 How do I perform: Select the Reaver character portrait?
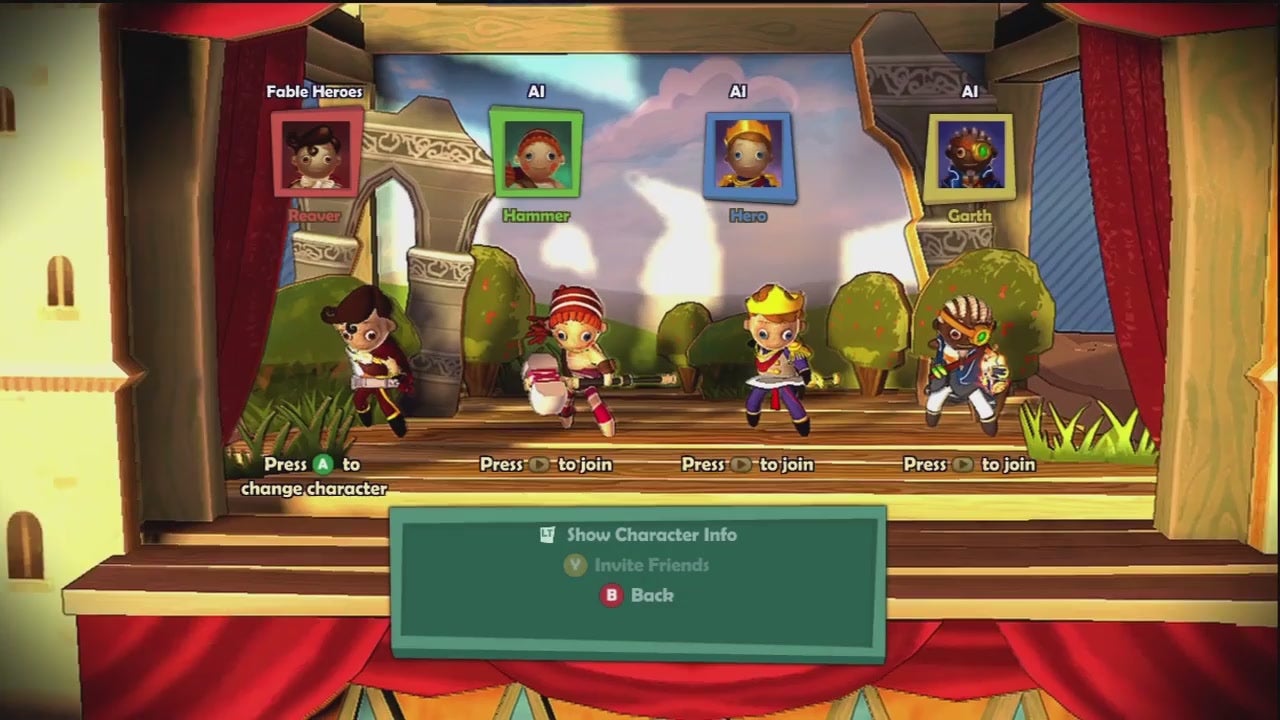(x=317, y=153)
